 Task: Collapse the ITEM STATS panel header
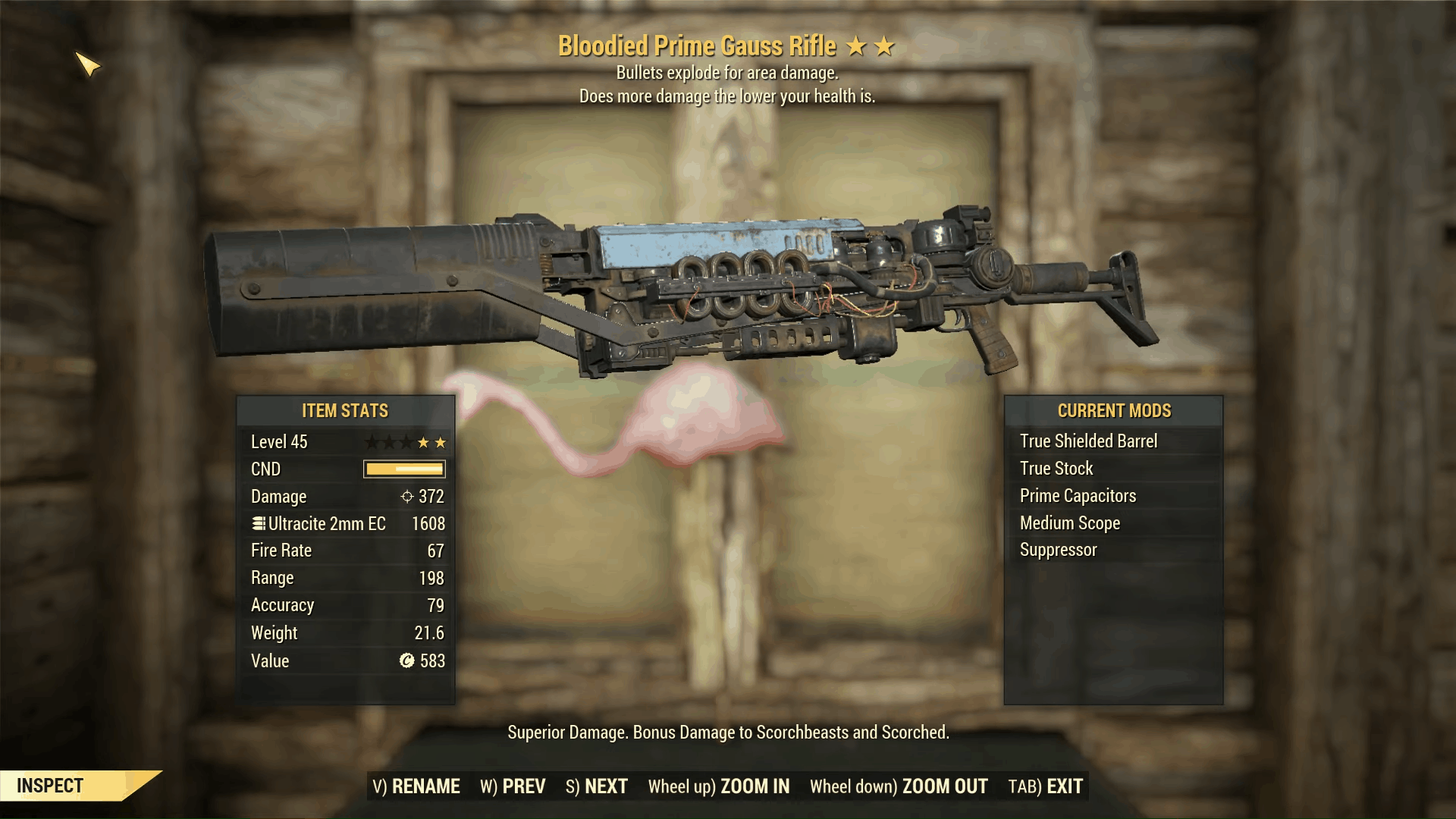[x=344, y=411]
